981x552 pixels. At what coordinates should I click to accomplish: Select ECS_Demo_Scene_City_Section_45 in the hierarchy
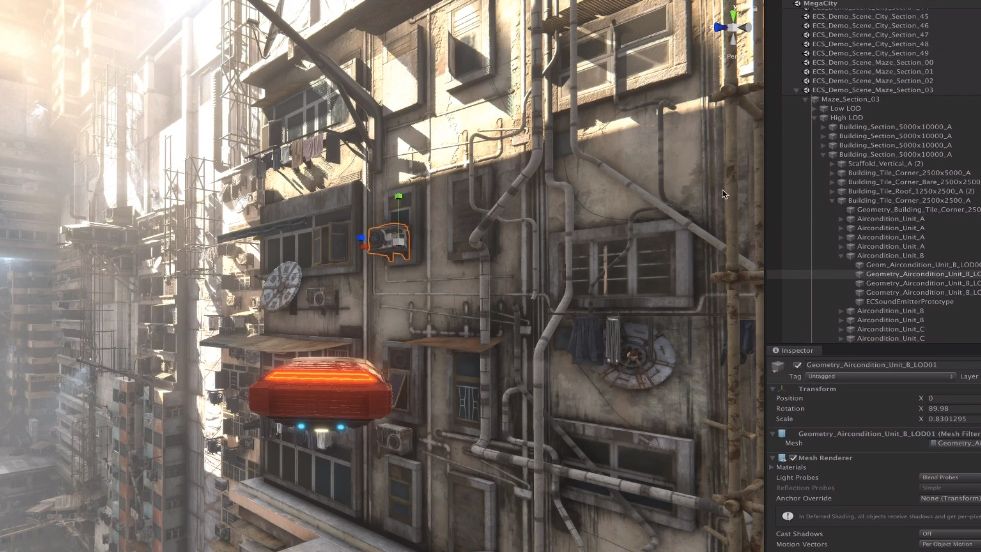click(870, 17)
